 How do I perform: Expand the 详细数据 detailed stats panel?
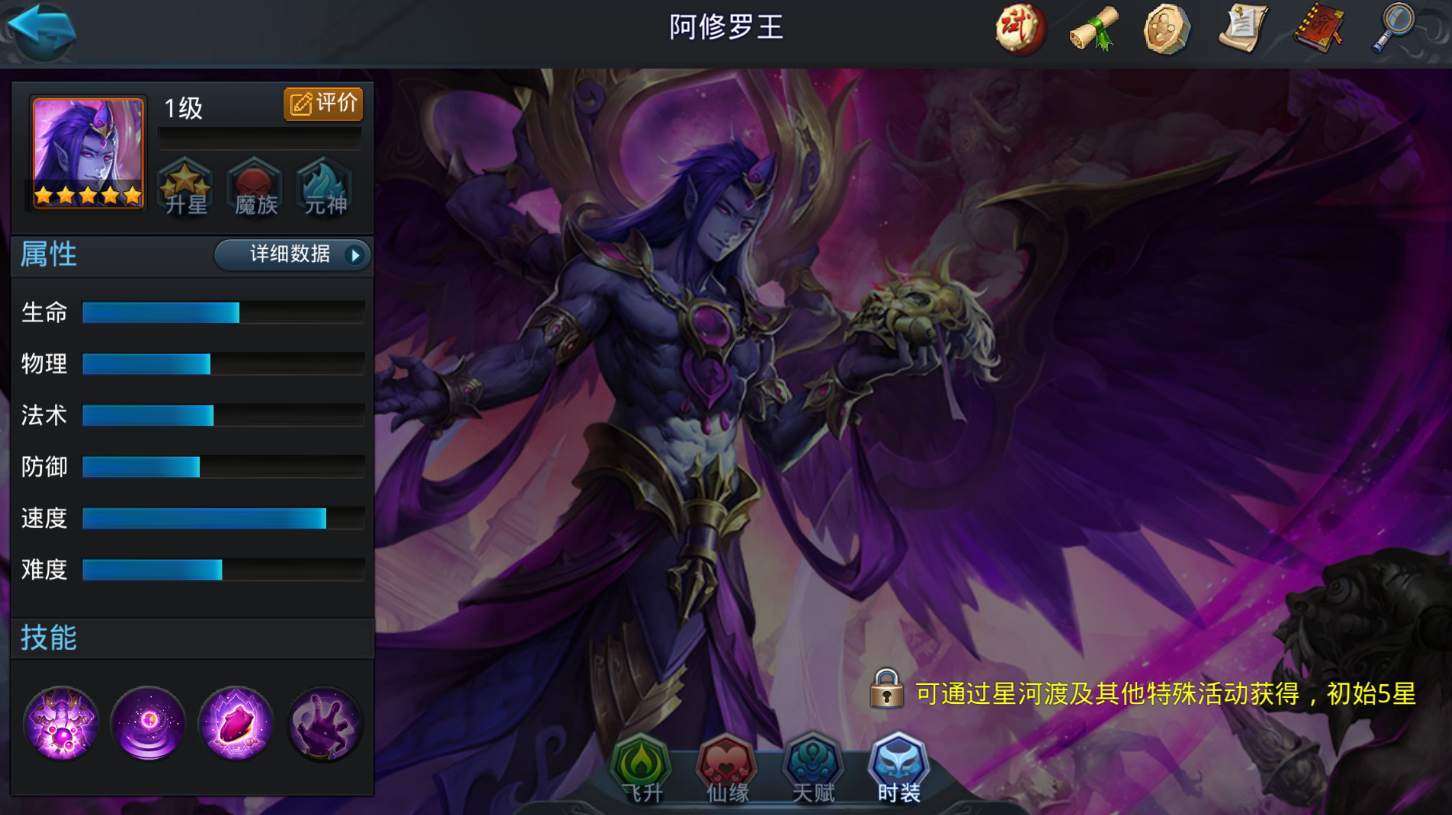291,255
